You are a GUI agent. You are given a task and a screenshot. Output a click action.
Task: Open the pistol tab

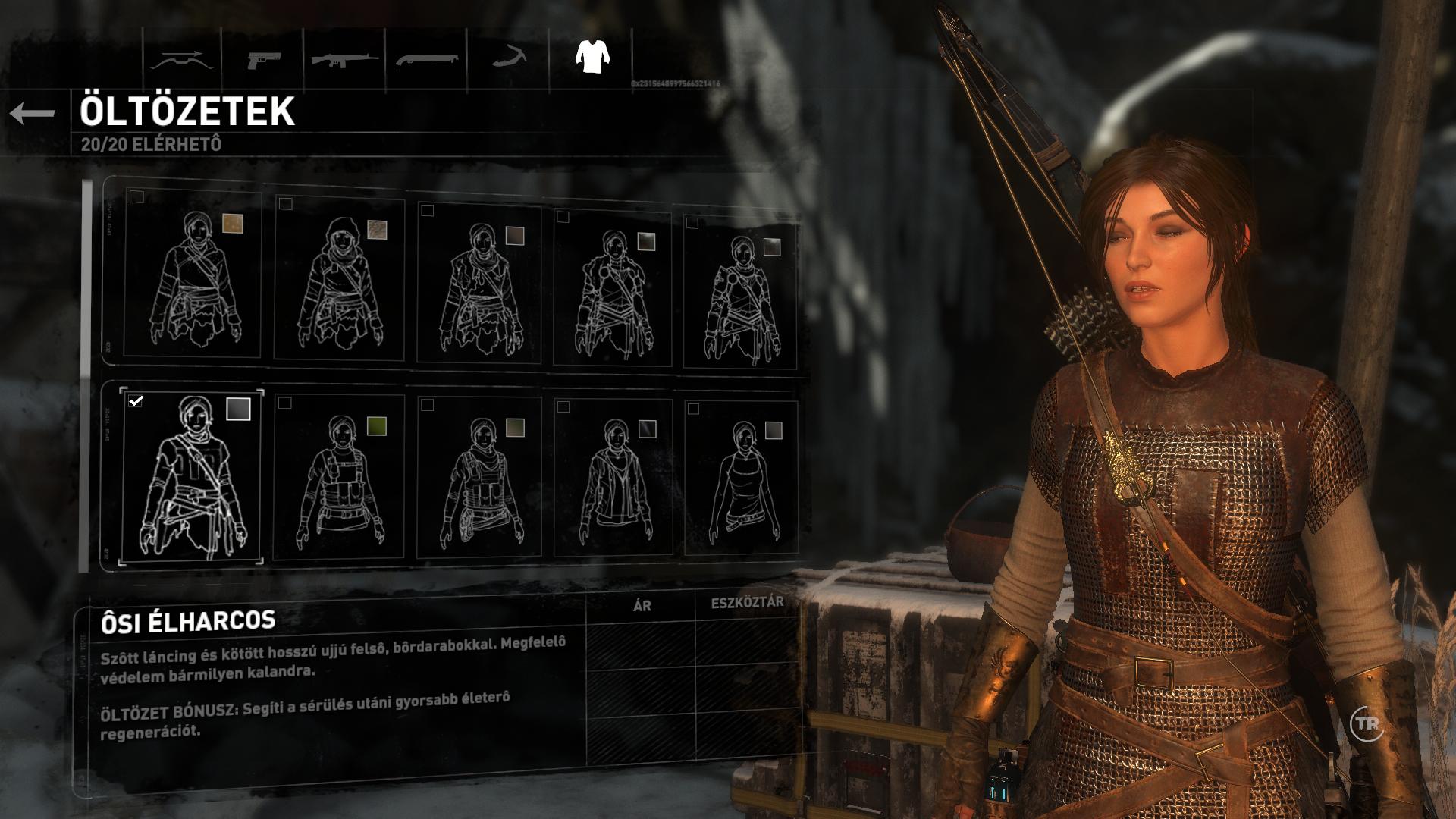262,59
